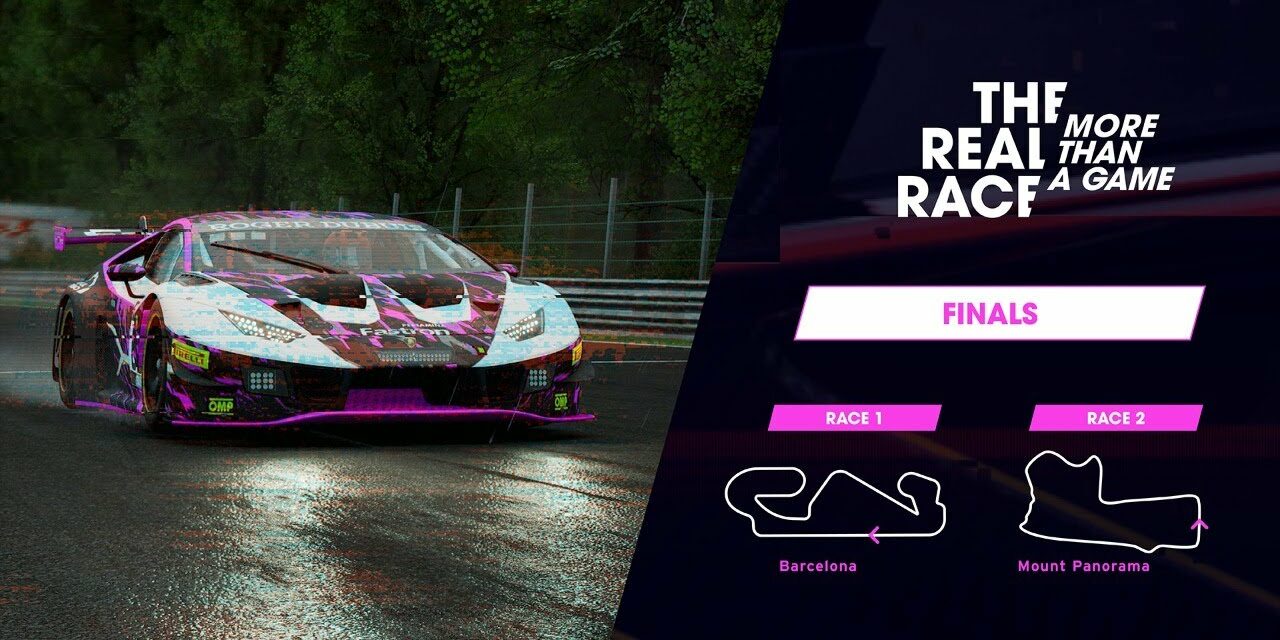The height and width of the screenshot is (640, 1280).
Task: Click The Real Race logo
Action: [x=1033, y=150]
